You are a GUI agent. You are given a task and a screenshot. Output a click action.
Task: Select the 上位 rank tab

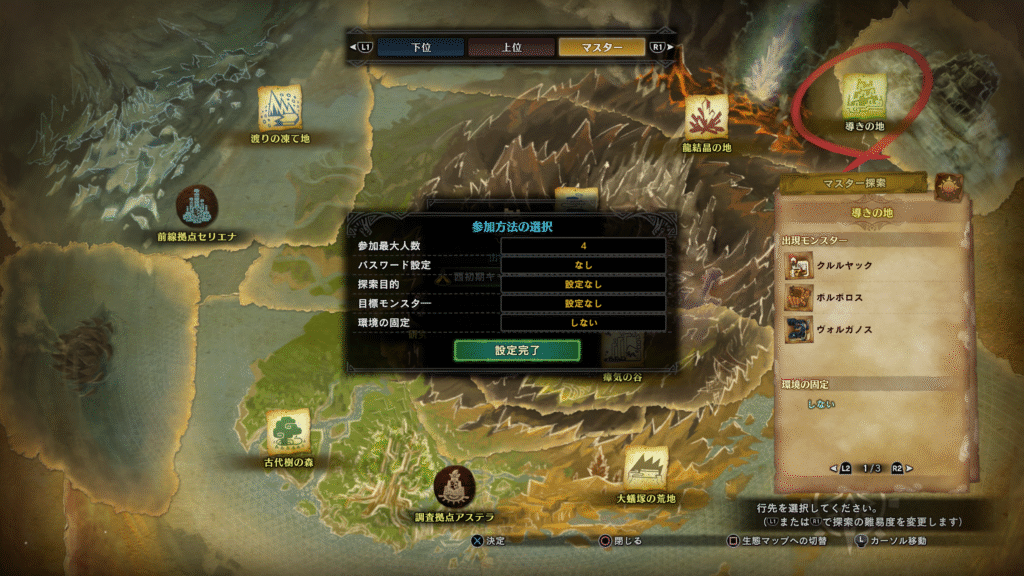[511, 47]
